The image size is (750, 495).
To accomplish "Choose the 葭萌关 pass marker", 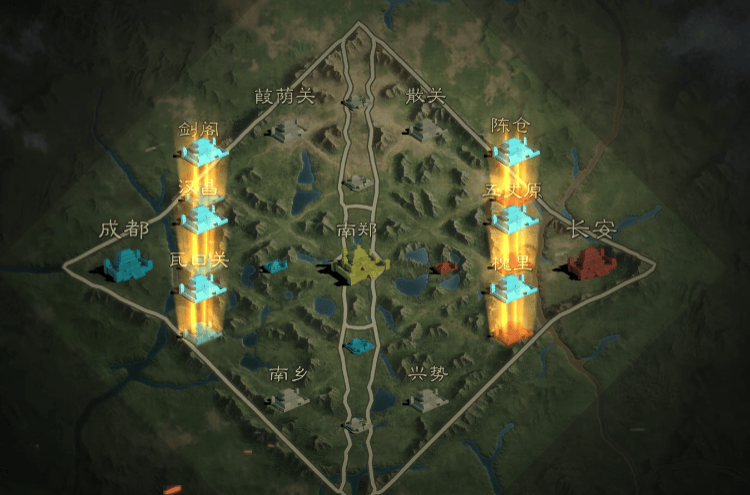I will coord(289,130).
